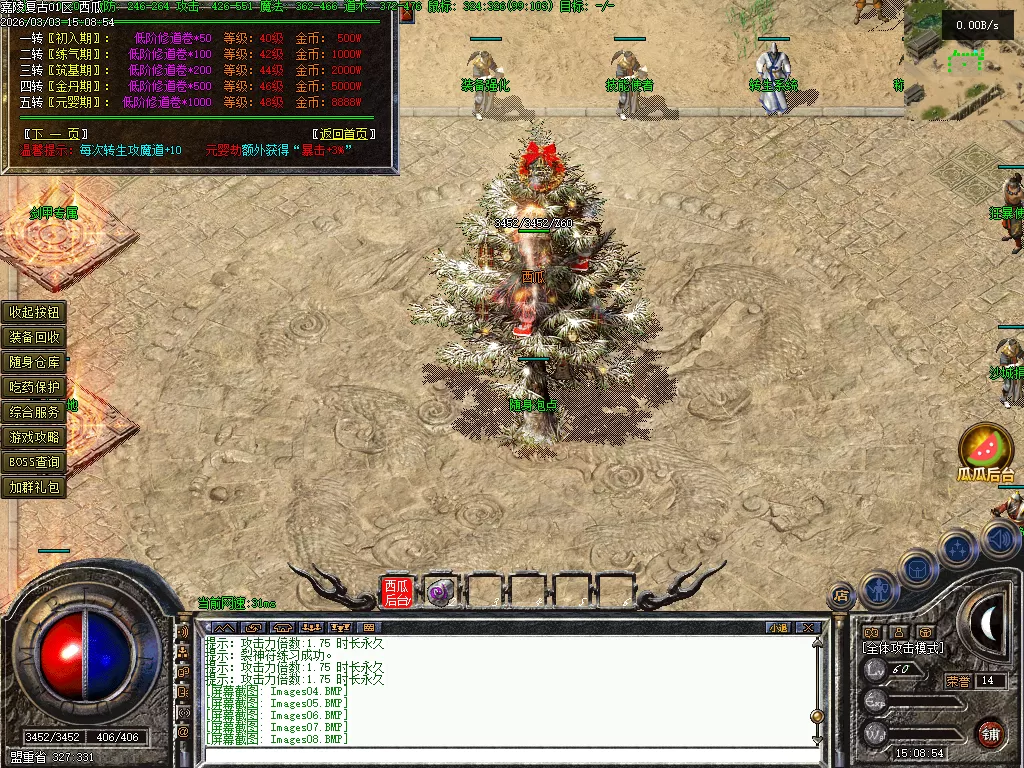Open the 随身仓库 portable warehouse
1024x768 pixels.
coord(35,362)
